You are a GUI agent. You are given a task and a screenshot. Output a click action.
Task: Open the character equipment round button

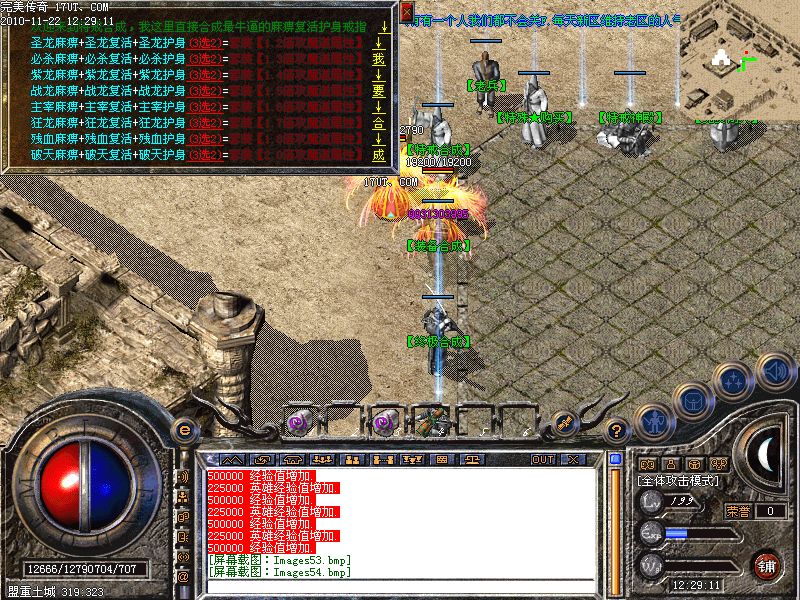point(653,423)
